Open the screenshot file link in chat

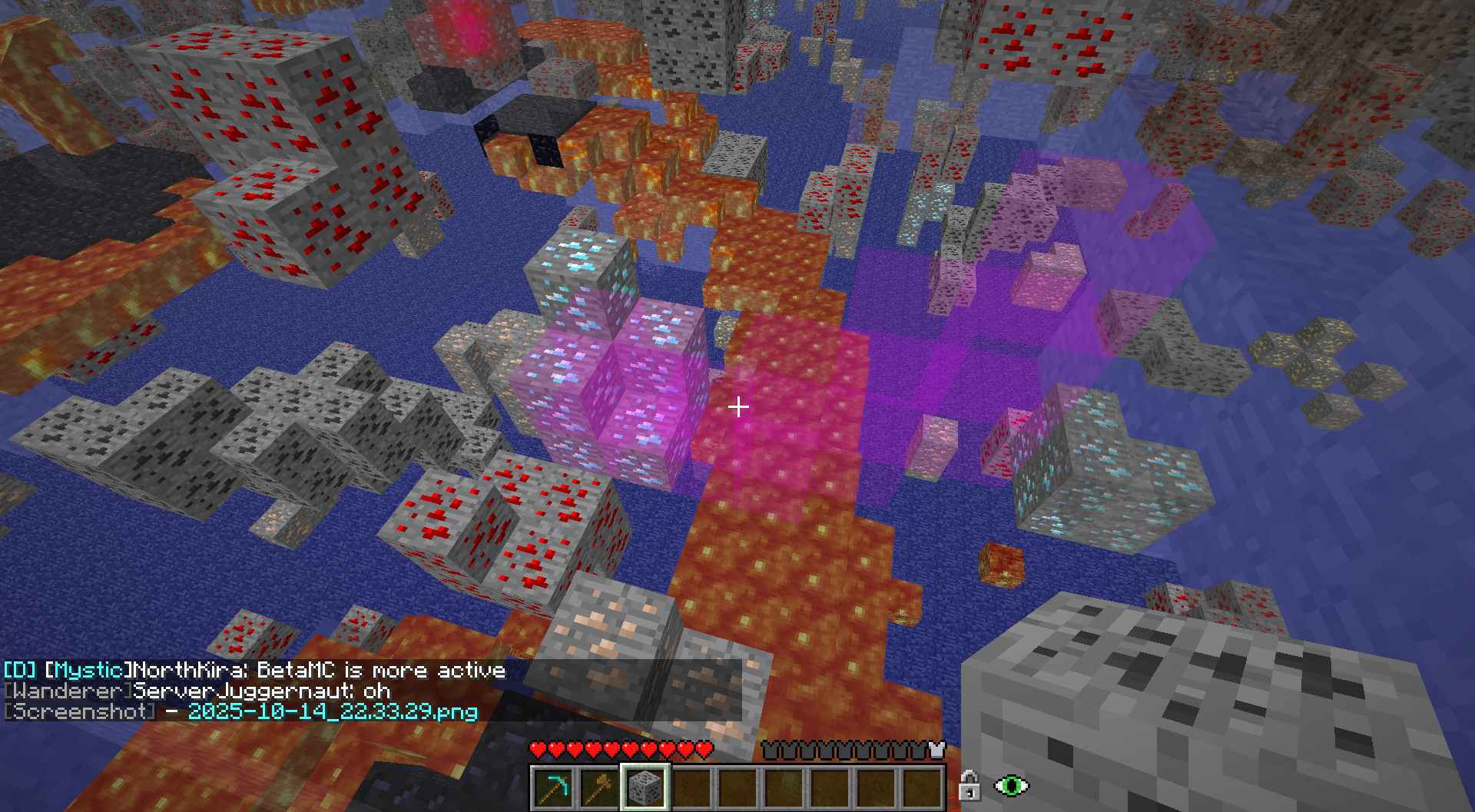333,711
